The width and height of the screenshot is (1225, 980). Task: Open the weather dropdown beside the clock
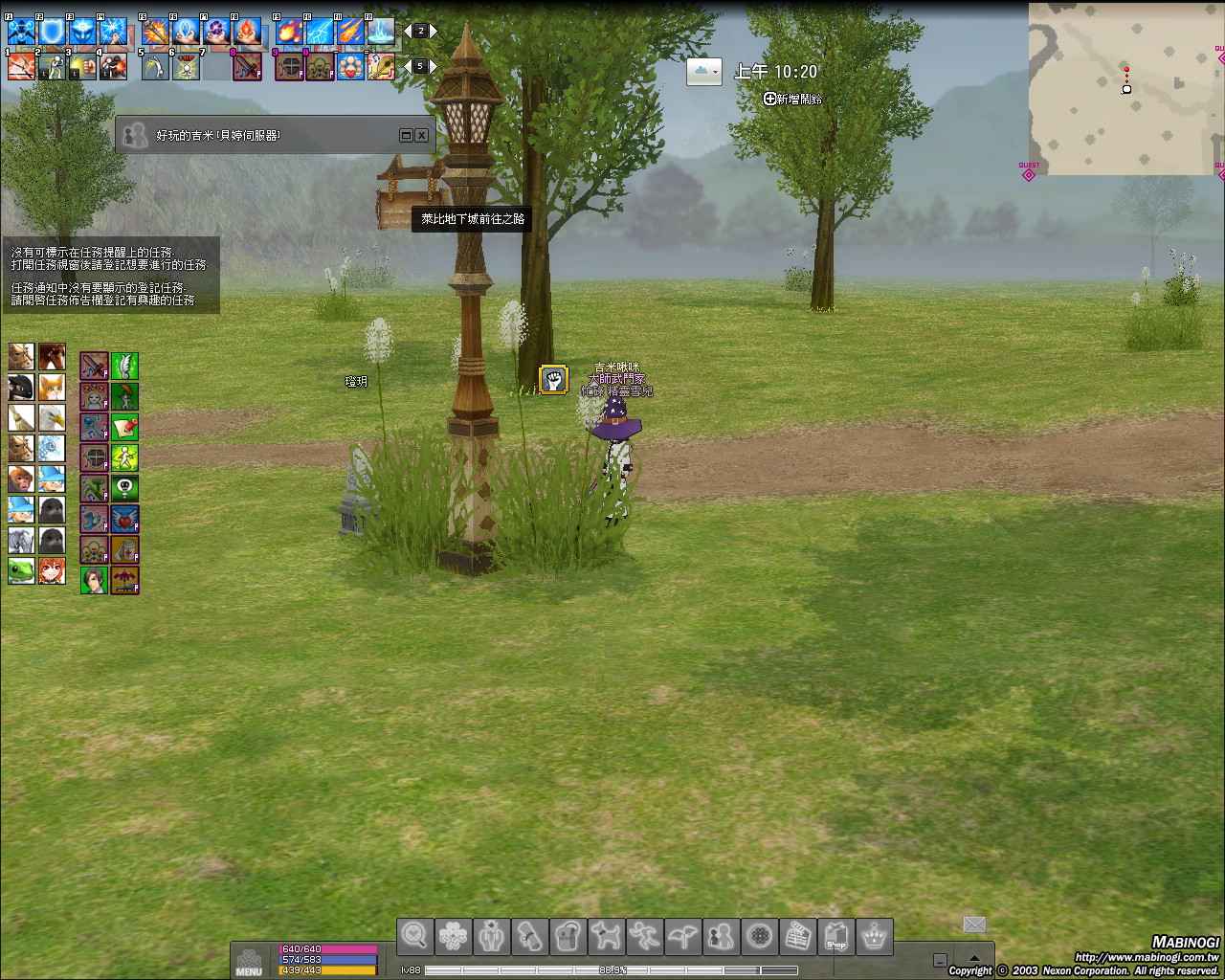703,72
